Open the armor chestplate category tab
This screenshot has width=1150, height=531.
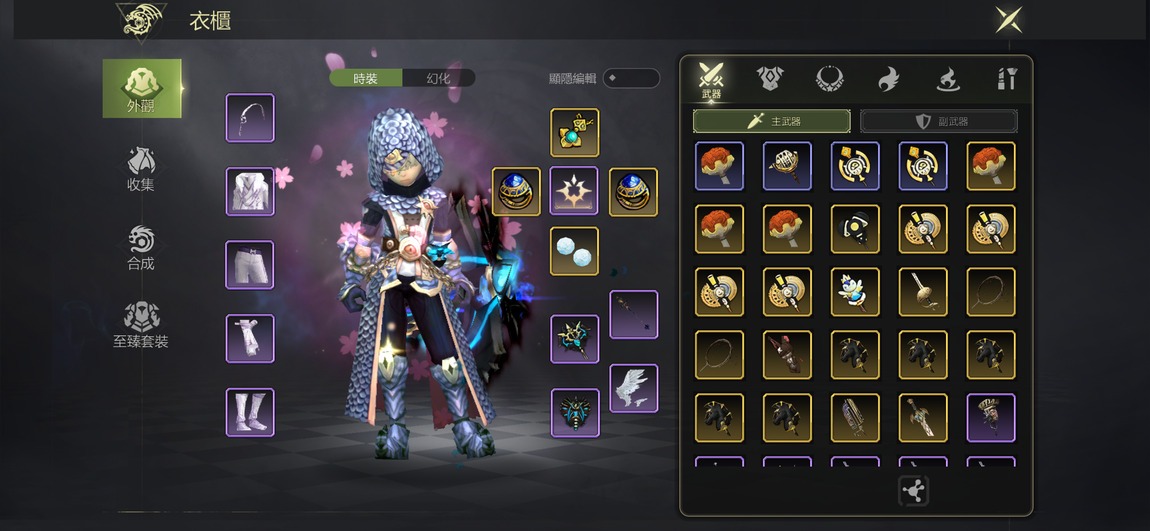pos(769,78)
